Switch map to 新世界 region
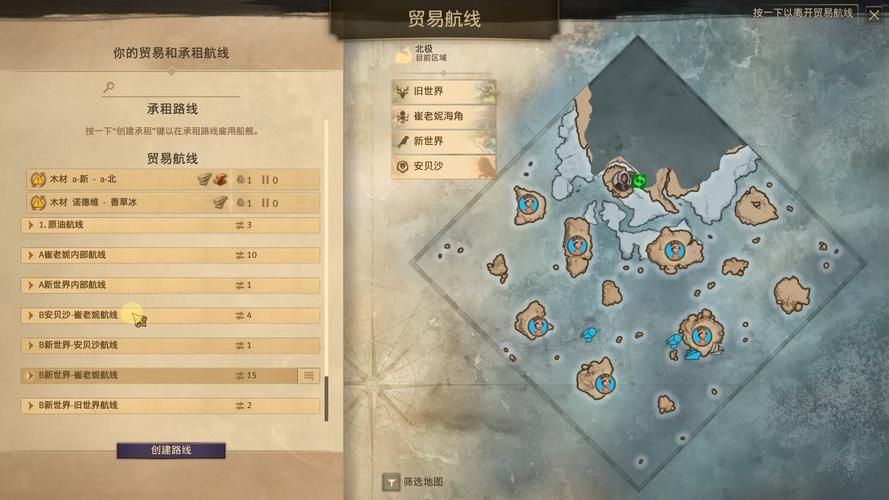This screenshot has height=500, width=889. (443, 141)
